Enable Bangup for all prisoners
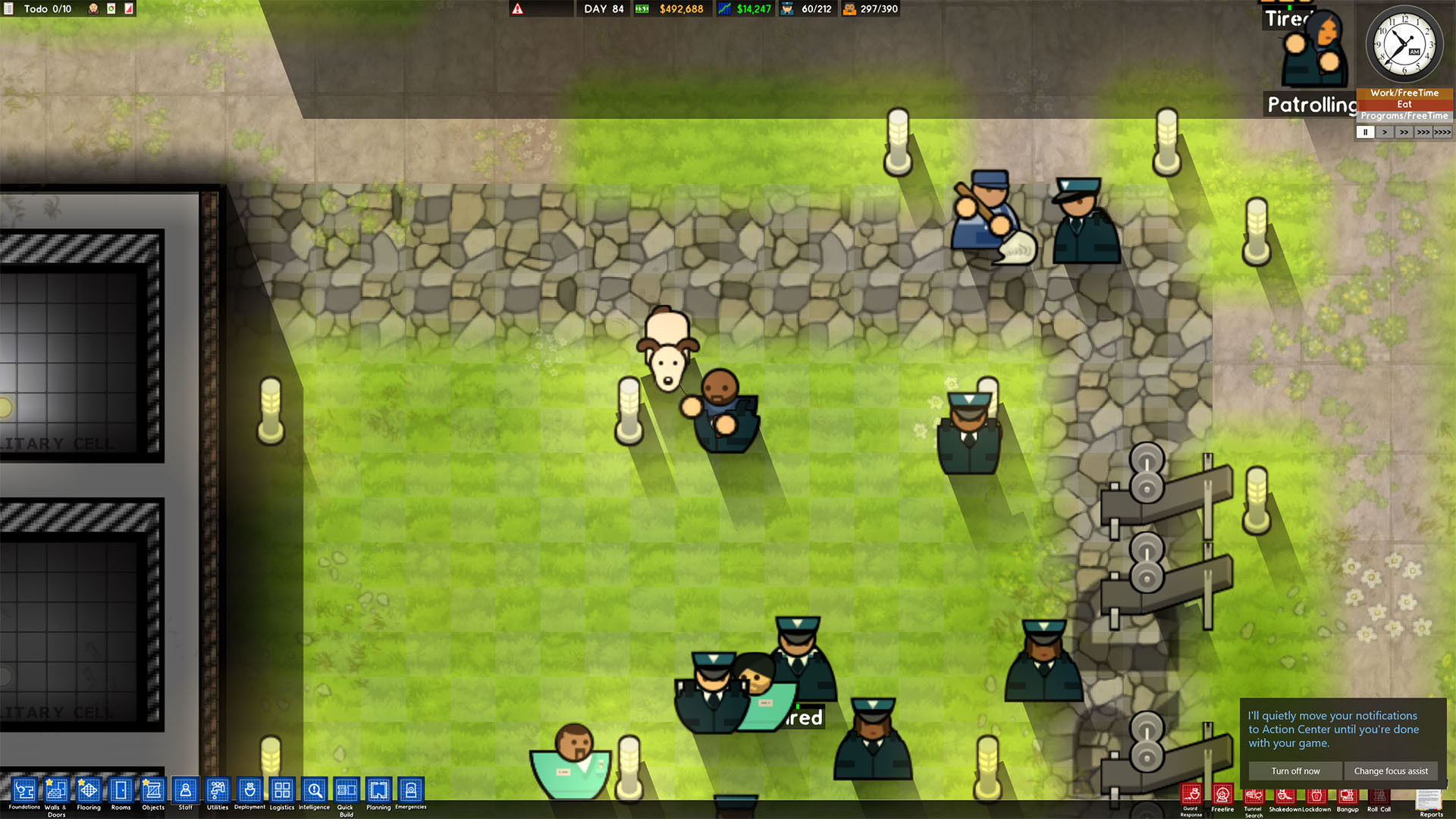Screen dimensions: 1456x819 [x=1348, y=795]
